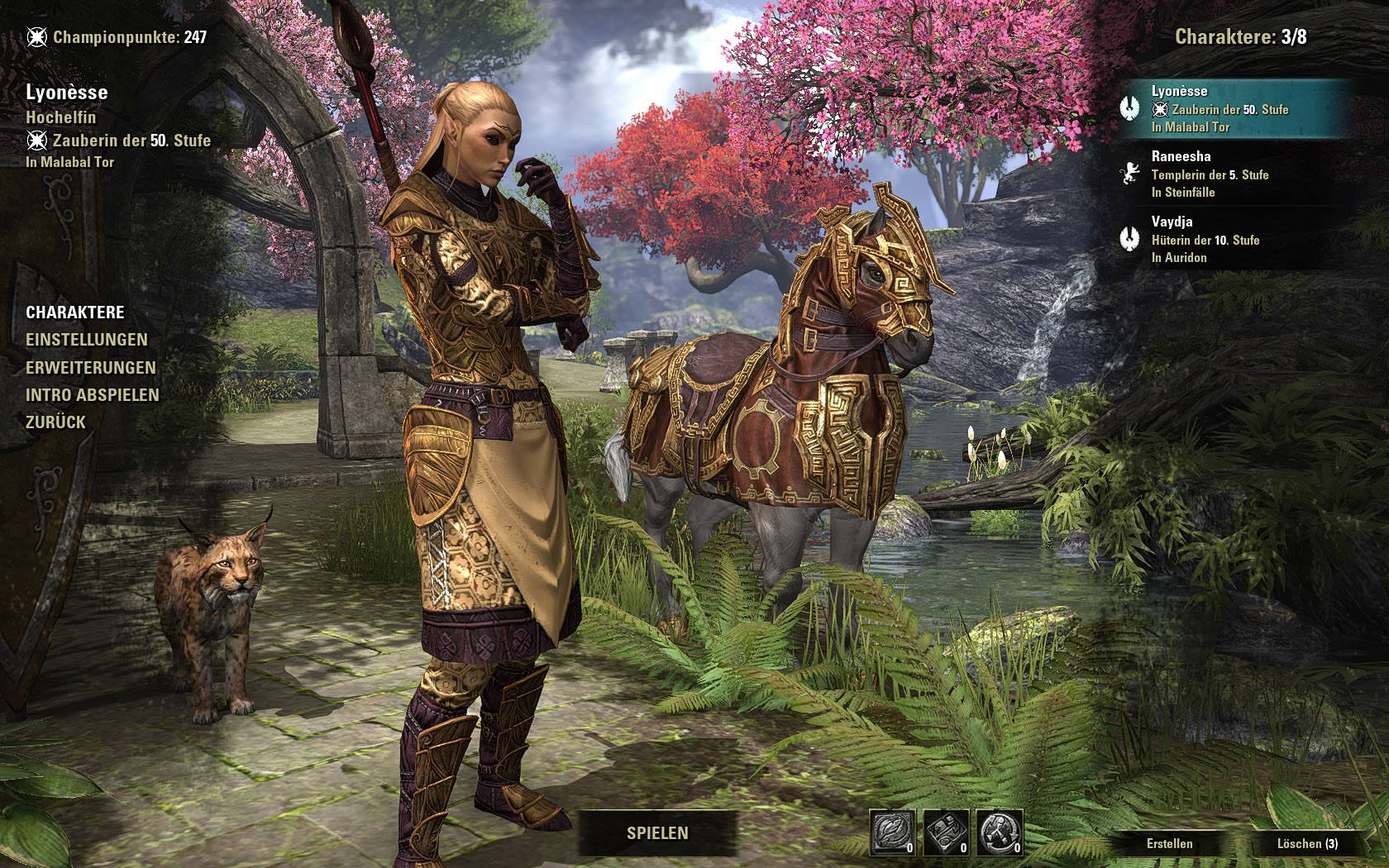Viewport: 1389px width, 868px height.
Task: Select the Raneesha character row
Action: pyautogui.click(x=1232, y=174)
